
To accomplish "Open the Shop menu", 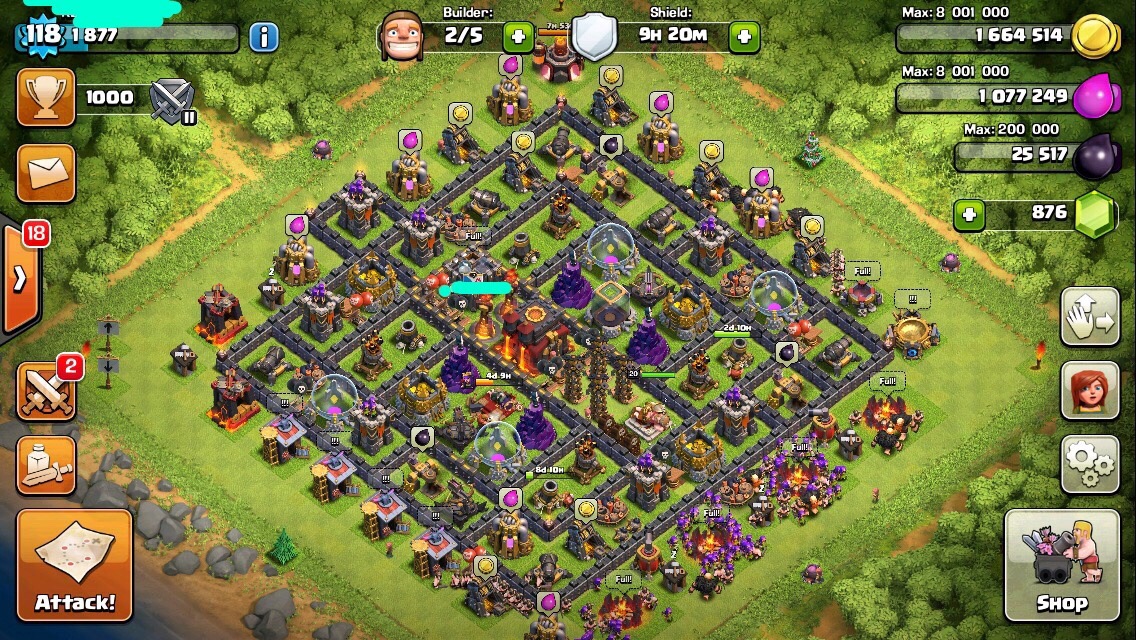I will click(1061, 565).
